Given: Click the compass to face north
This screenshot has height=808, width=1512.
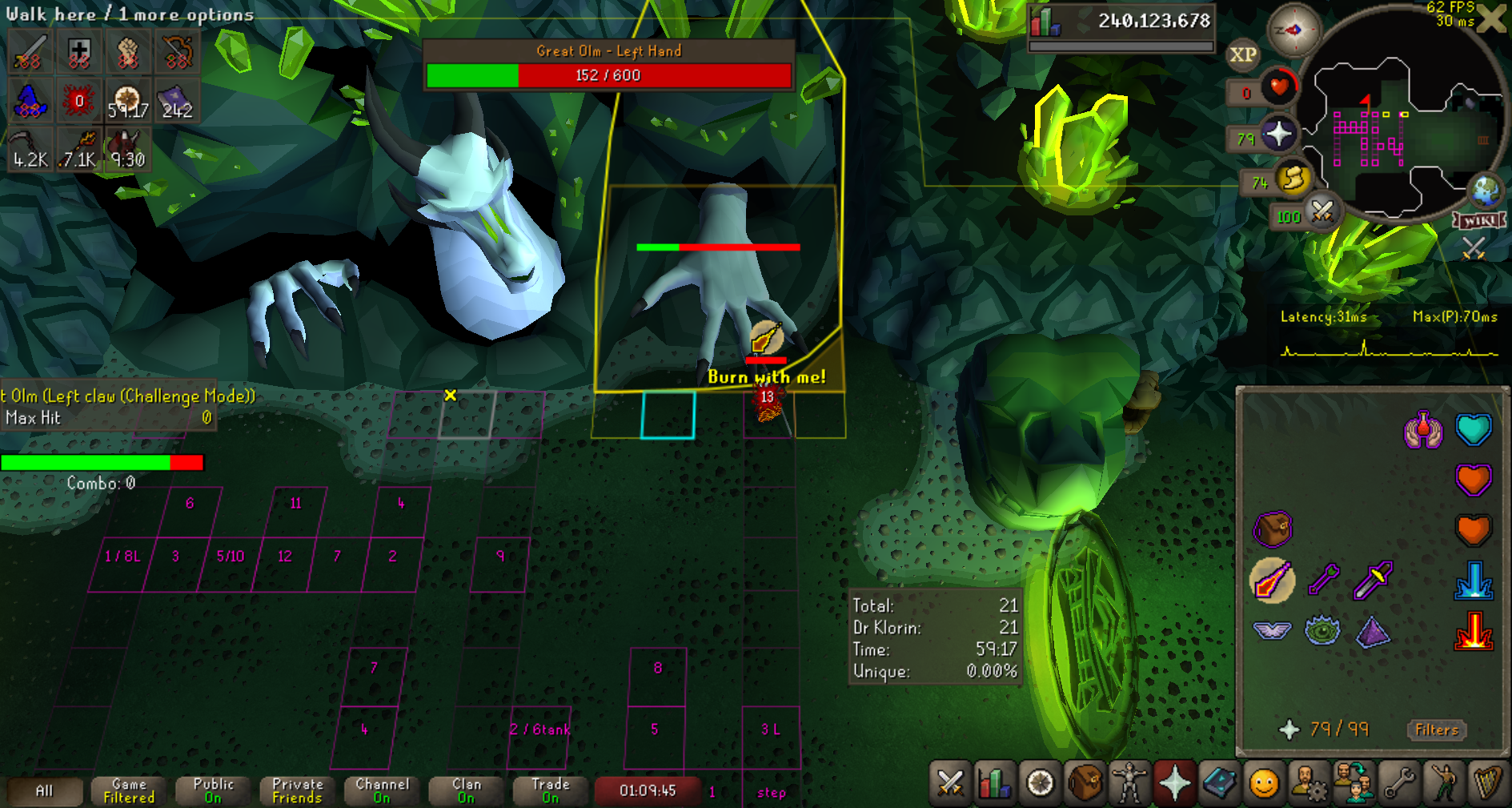Looking at the screenshot, I should pos(1293,30).
